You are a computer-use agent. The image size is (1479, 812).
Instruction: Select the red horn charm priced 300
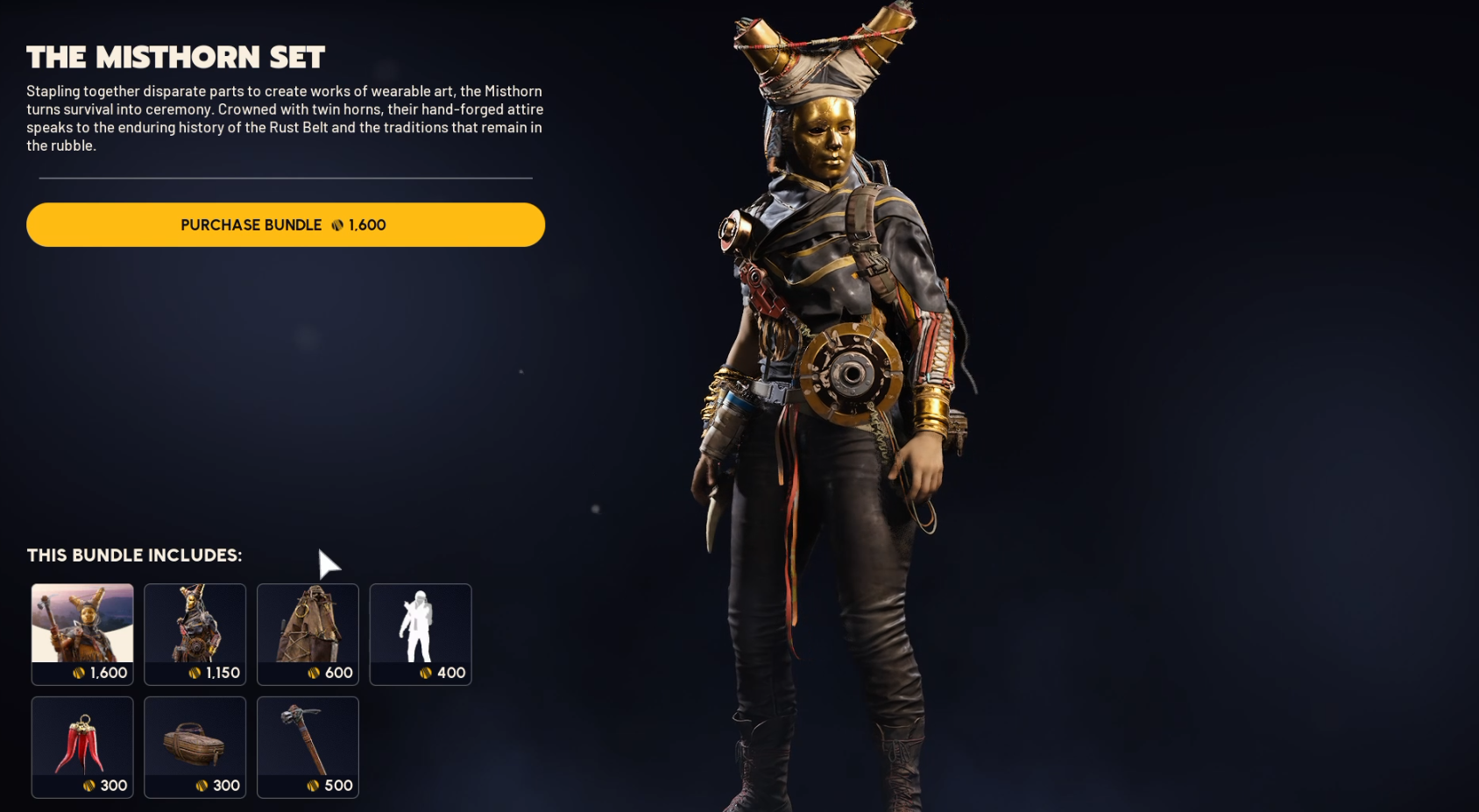point(81,746)
